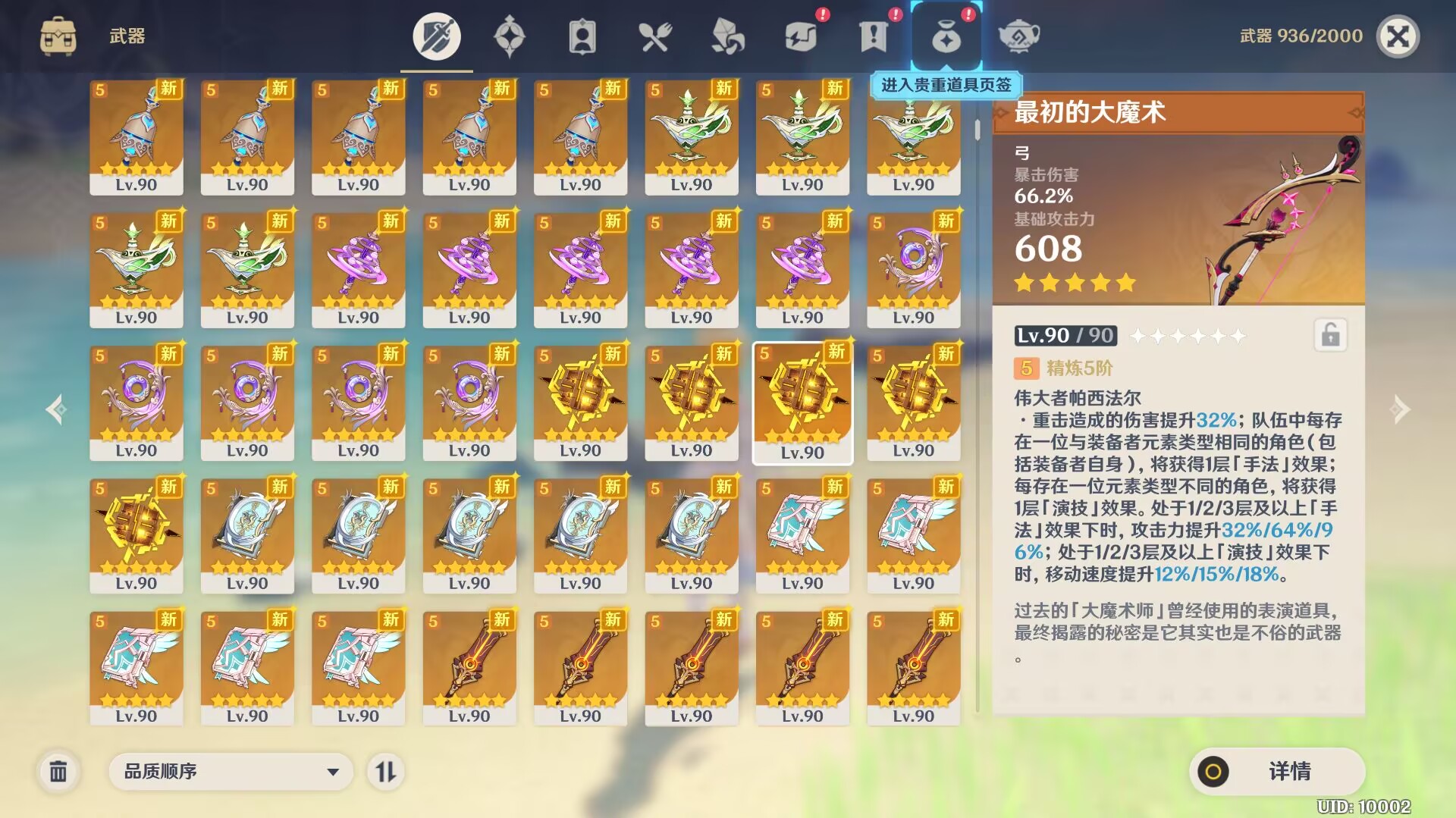This screenshot has height=818, width=1456.
Task: Go to previous page with left arrow
Action: coord(56,409)
